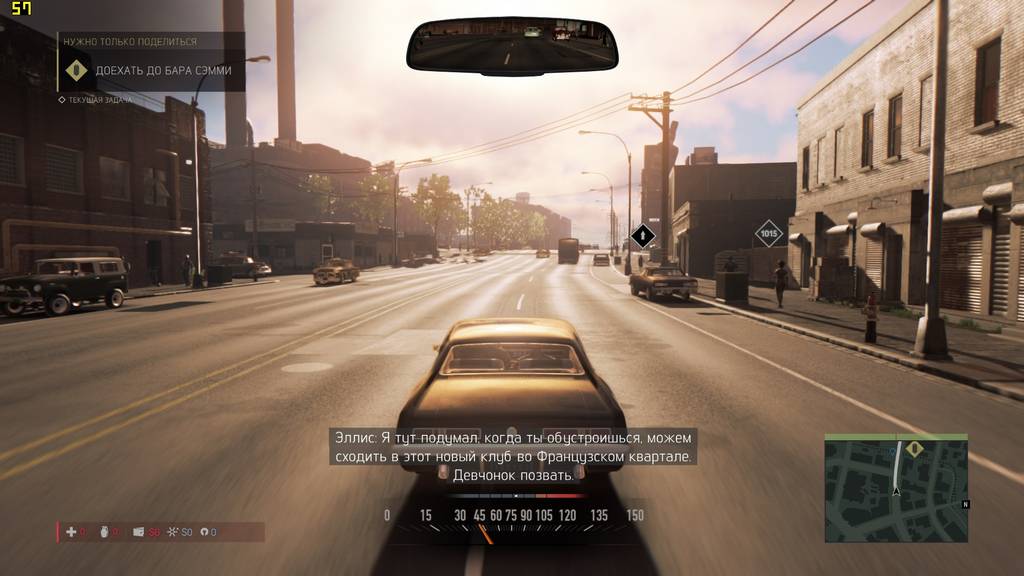Check the rearview mirror display
Screen dimensions: 1024x576
tap(512, 47)
